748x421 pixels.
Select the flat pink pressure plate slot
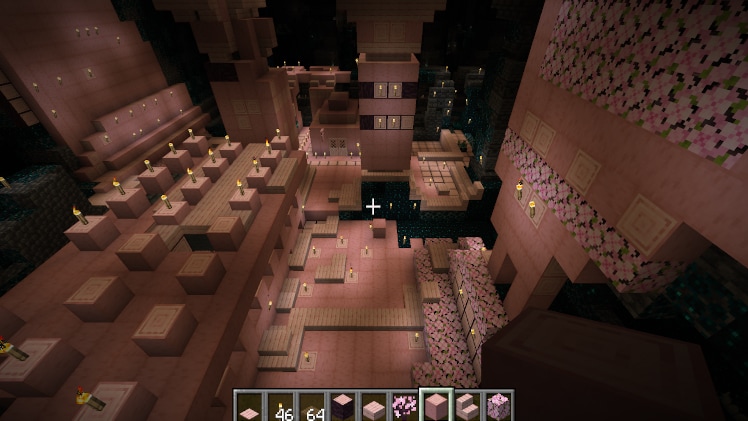249,406
